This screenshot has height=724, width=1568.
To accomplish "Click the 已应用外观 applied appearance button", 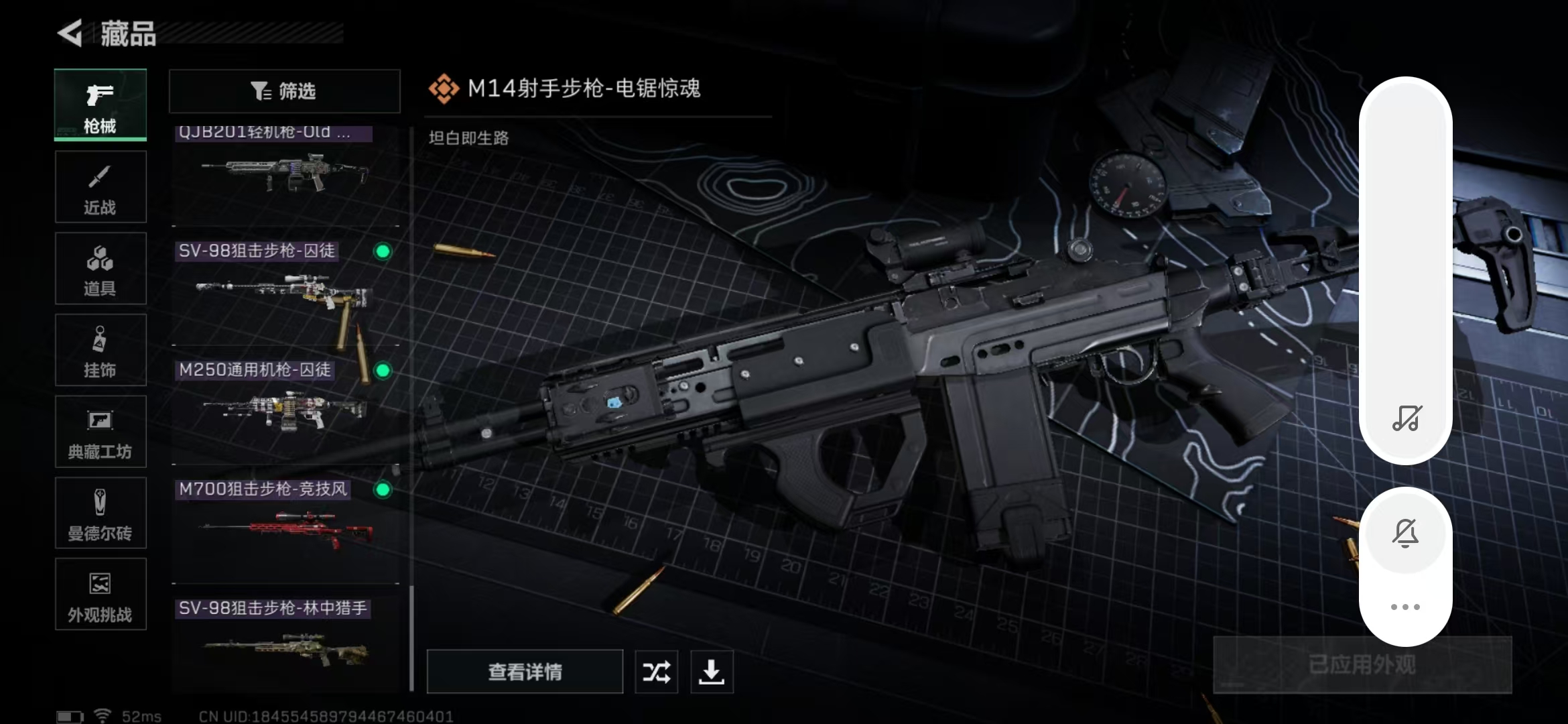I will (x=1362, y=665).
